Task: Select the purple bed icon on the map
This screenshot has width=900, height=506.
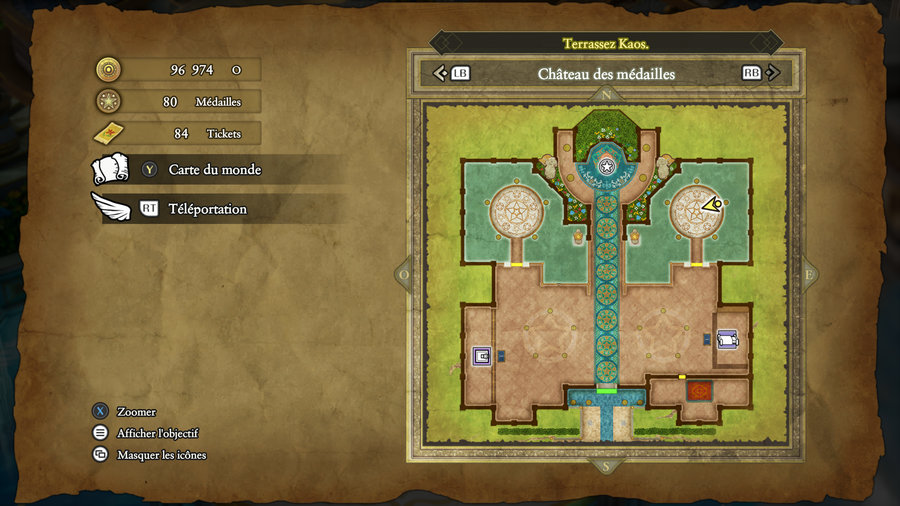Action: pyautogui.click(x=727, y=340)
